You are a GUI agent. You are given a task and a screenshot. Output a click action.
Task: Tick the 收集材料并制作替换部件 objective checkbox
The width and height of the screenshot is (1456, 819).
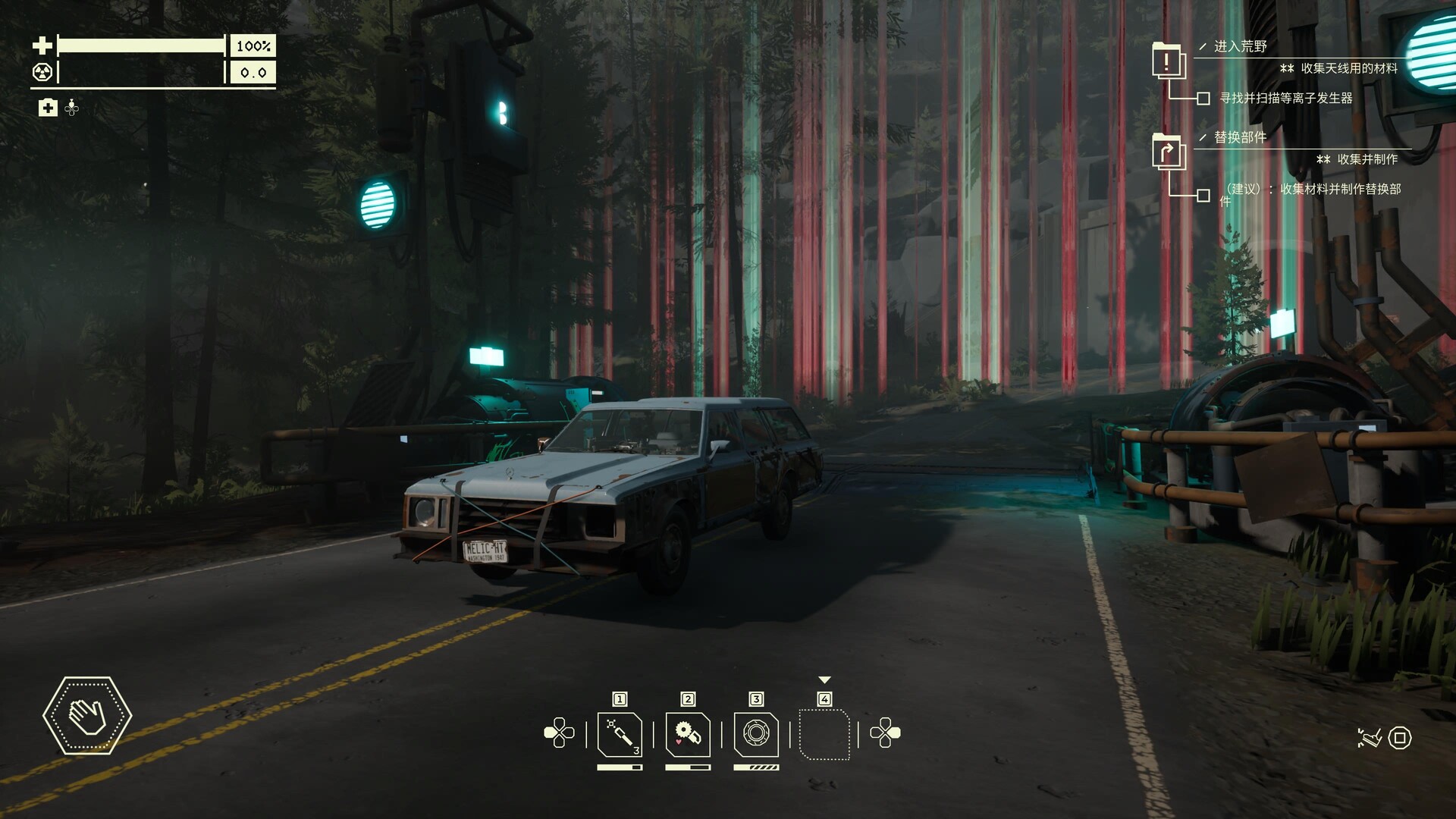click(1203, 196)
